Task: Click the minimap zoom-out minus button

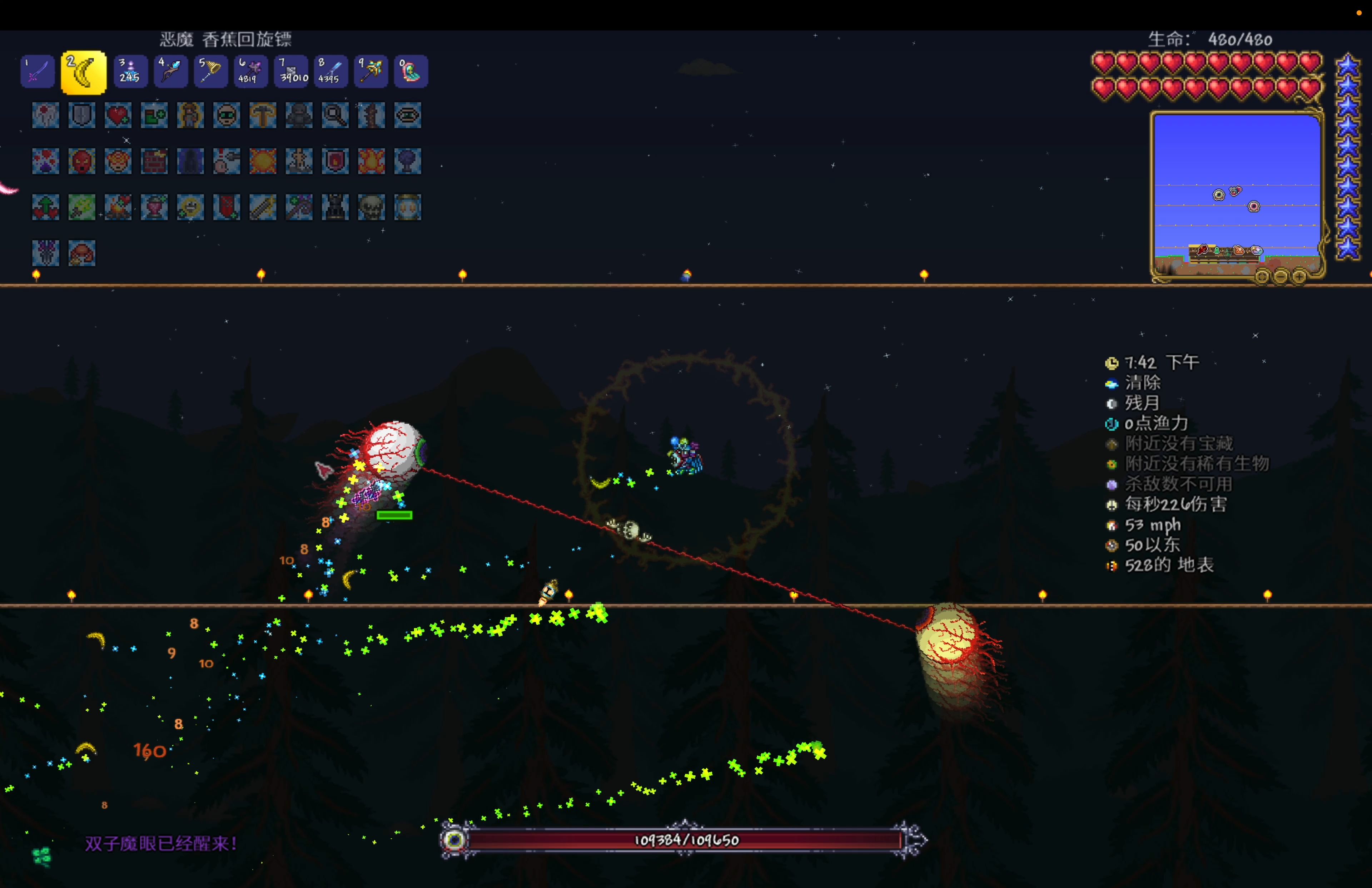Action: (x=1281, y=277)
